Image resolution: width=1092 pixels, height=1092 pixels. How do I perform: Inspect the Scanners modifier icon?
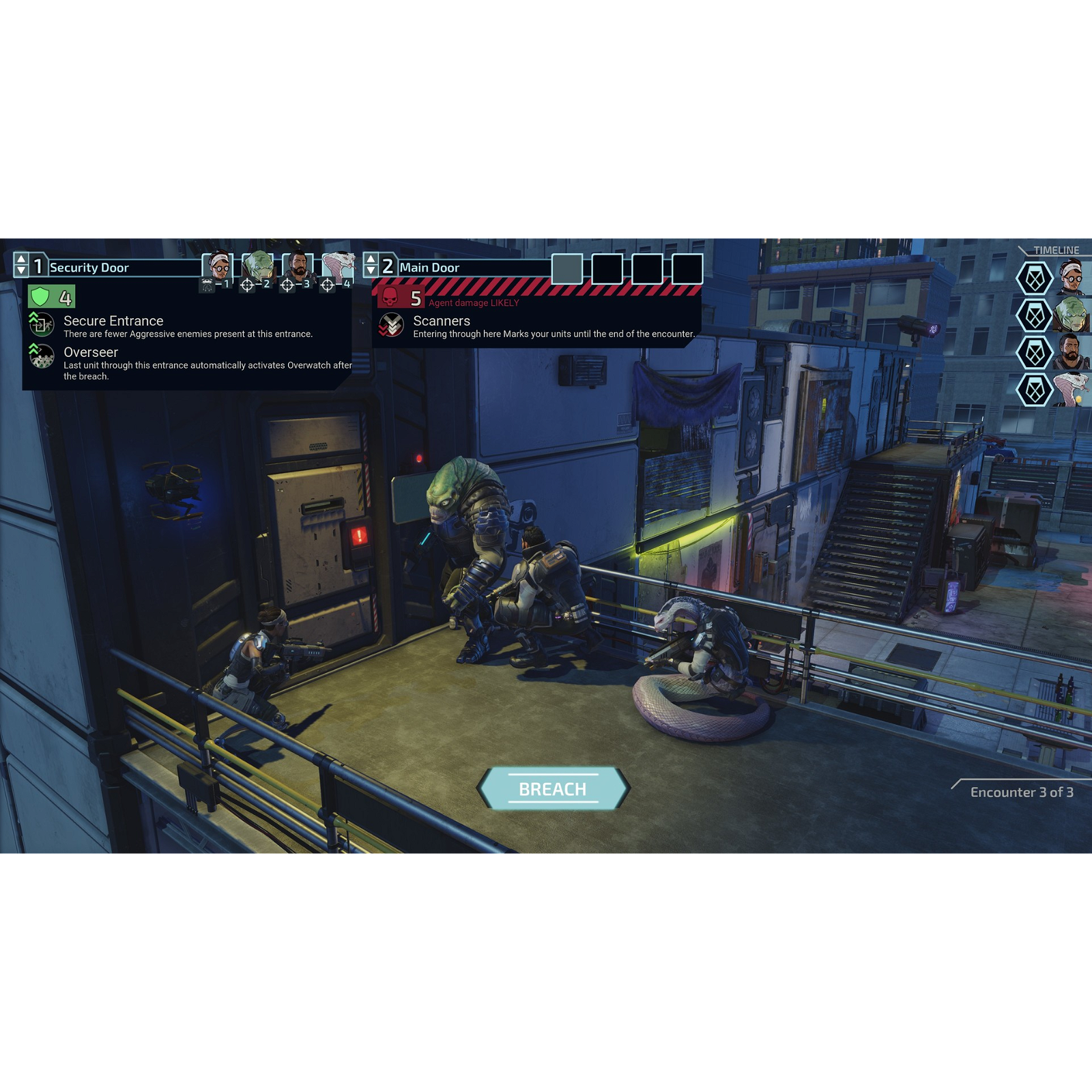[x=392, y=325]
